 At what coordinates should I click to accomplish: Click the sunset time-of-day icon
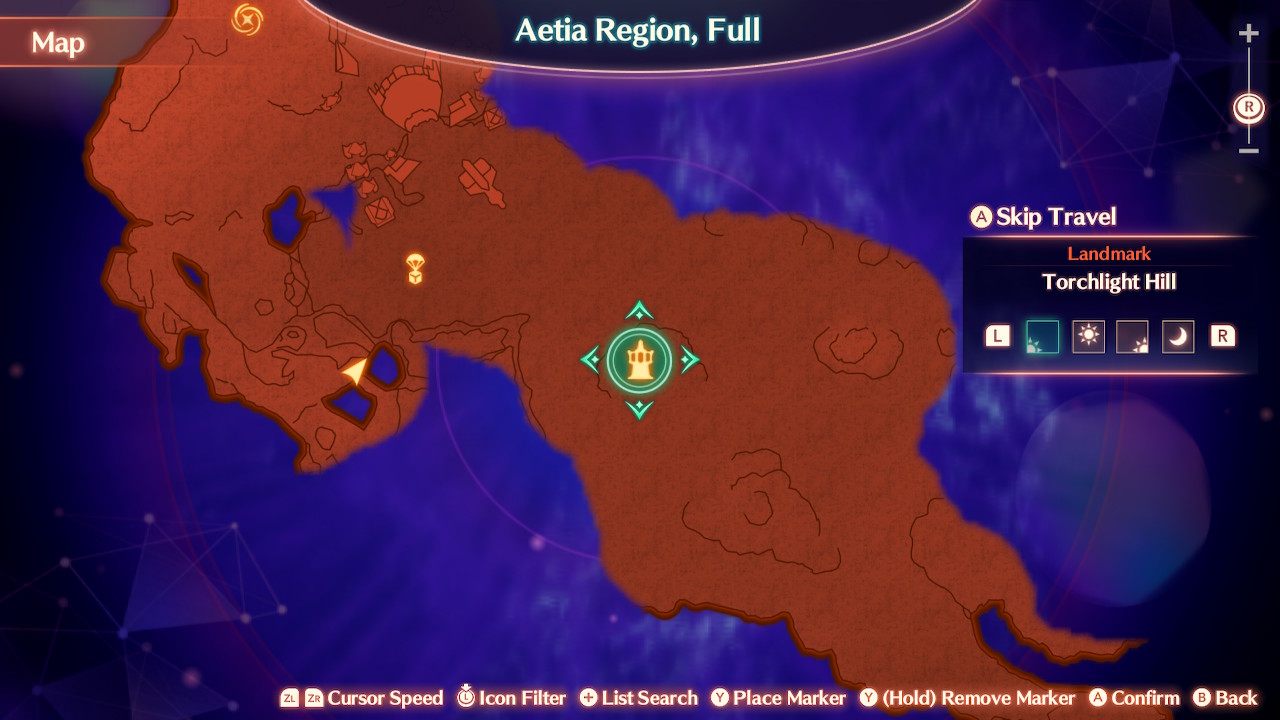point(1133,337)
